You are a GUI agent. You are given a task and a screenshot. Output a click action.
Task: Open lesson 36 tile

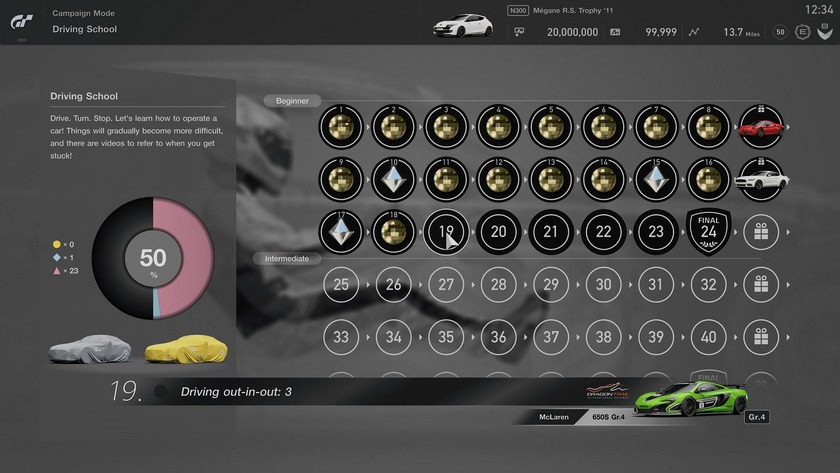coord(498,338)
